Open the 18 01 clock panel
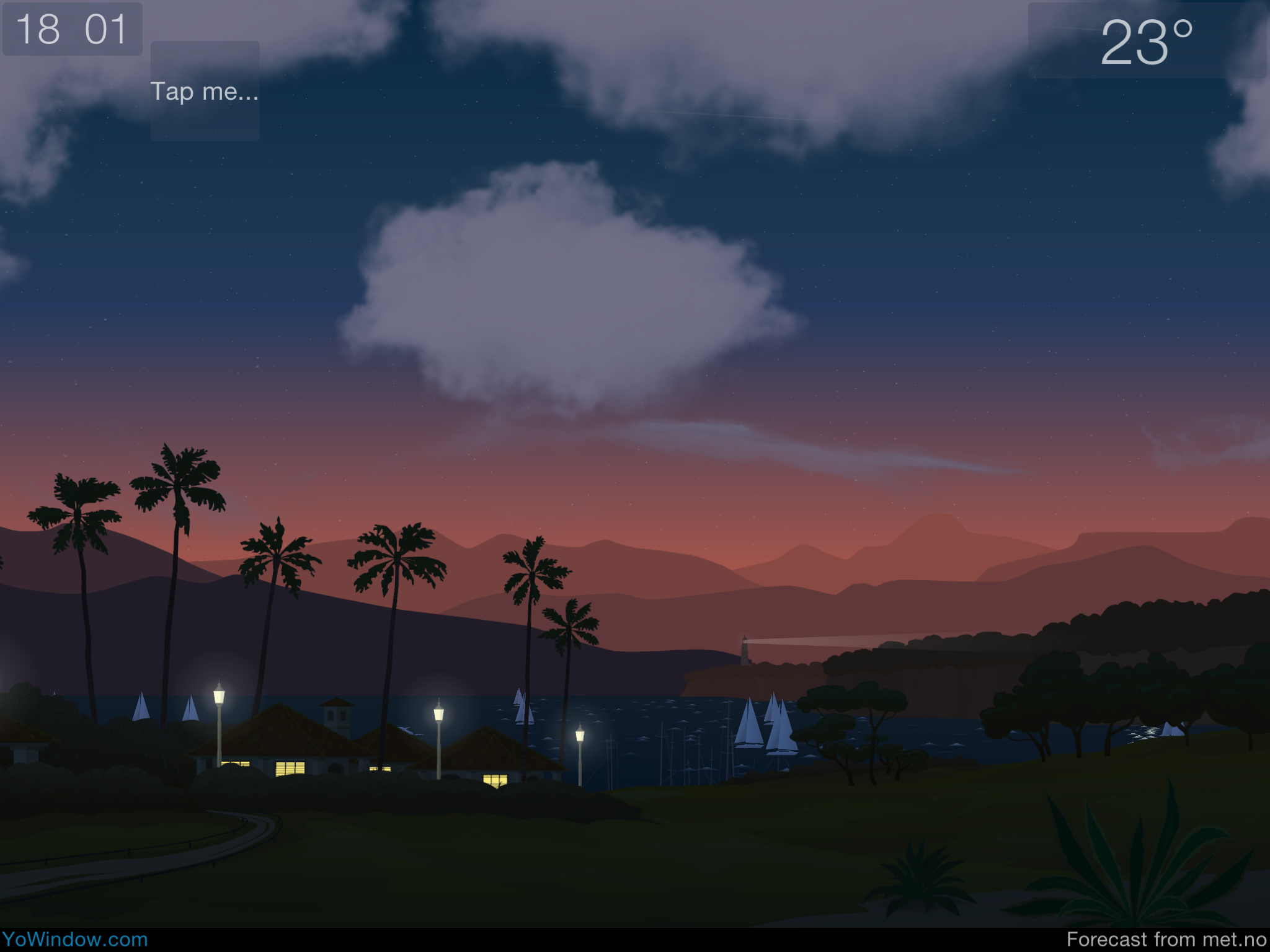 (x=72, y=29)
